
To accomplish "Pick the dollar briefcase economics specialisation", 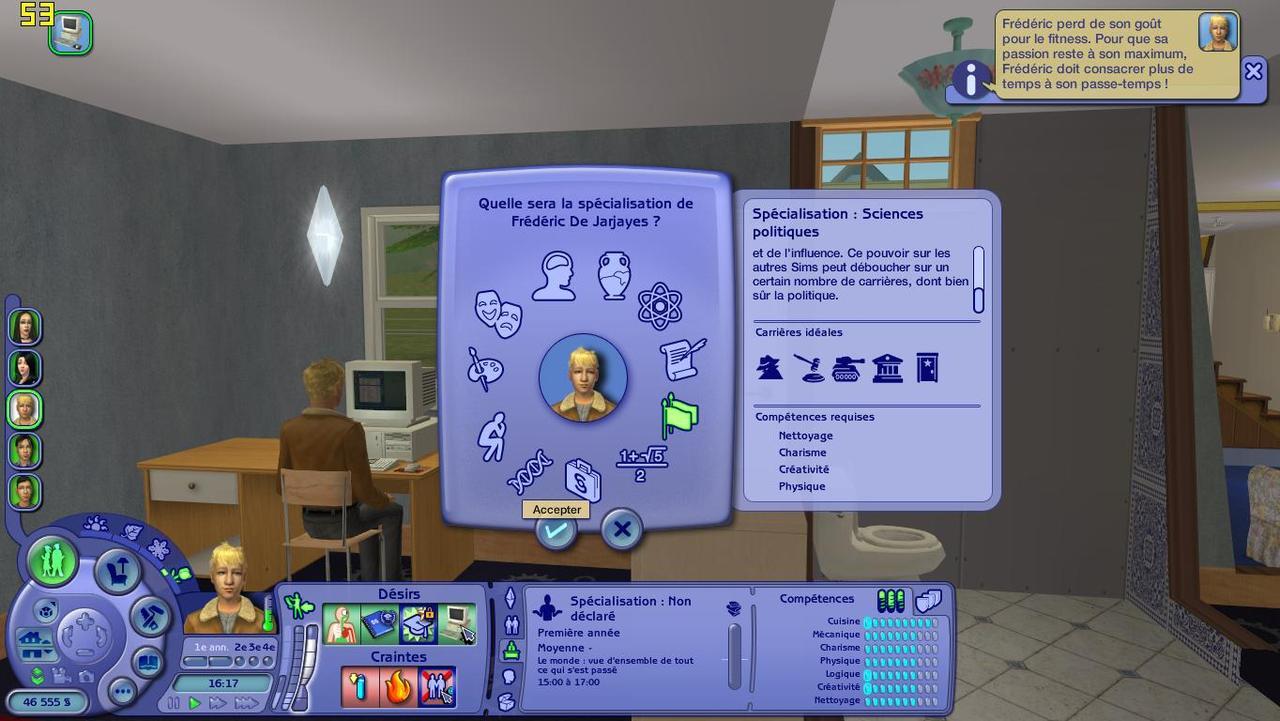I will click(583, 481).
